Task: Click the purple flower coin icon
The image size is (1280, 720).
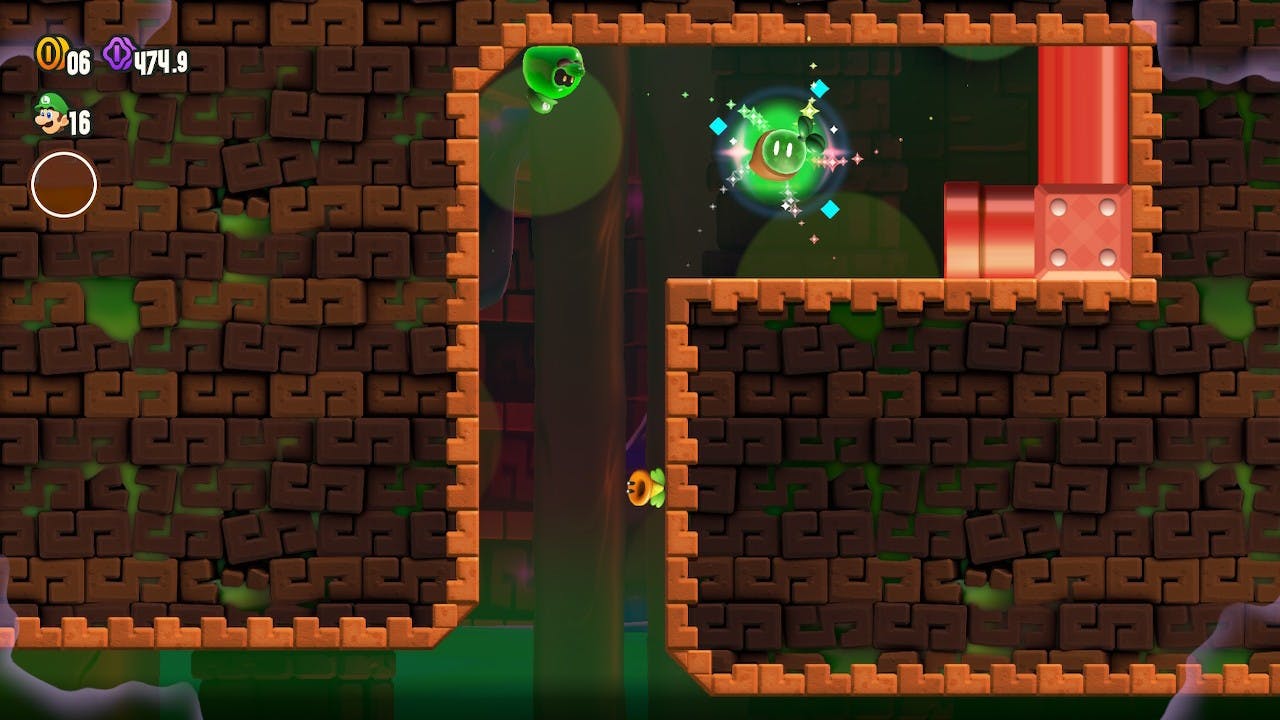Action: [118, 54]
